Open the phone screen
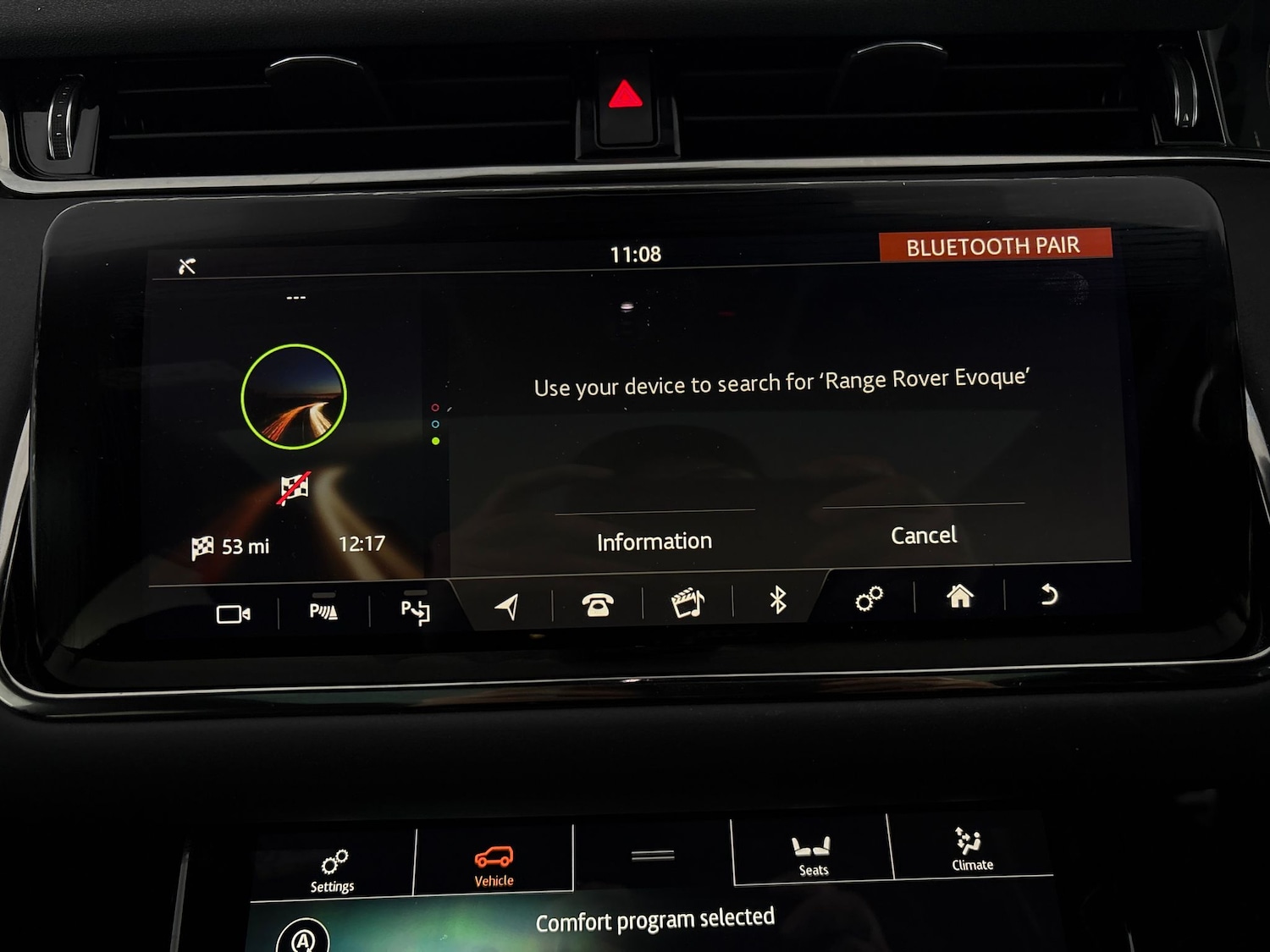The image size is (1270, 952). pyautogui.click(x=599, y=605)
